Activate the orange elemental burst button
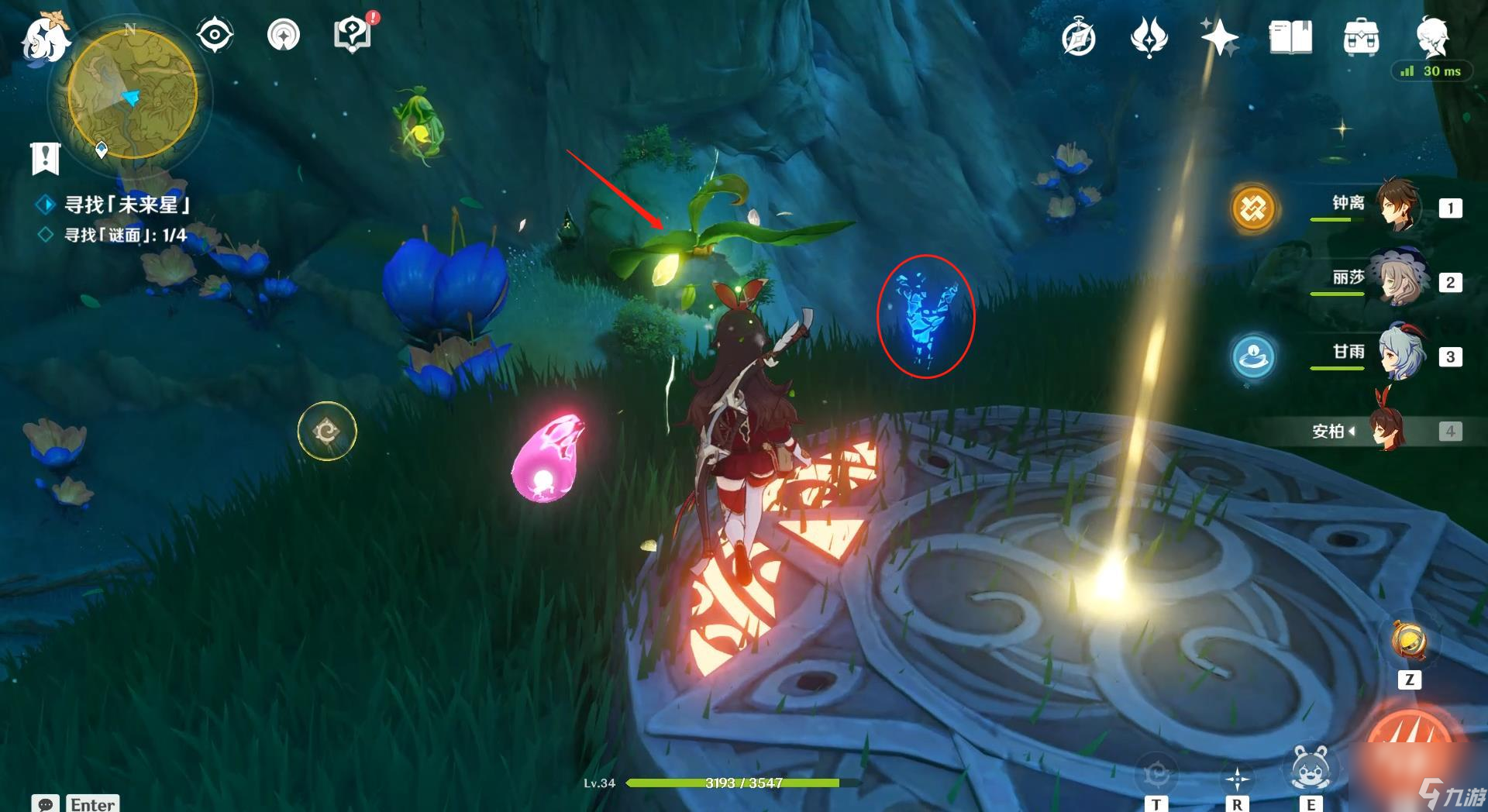1488x812 pixels. click(x=1410, y=744)
